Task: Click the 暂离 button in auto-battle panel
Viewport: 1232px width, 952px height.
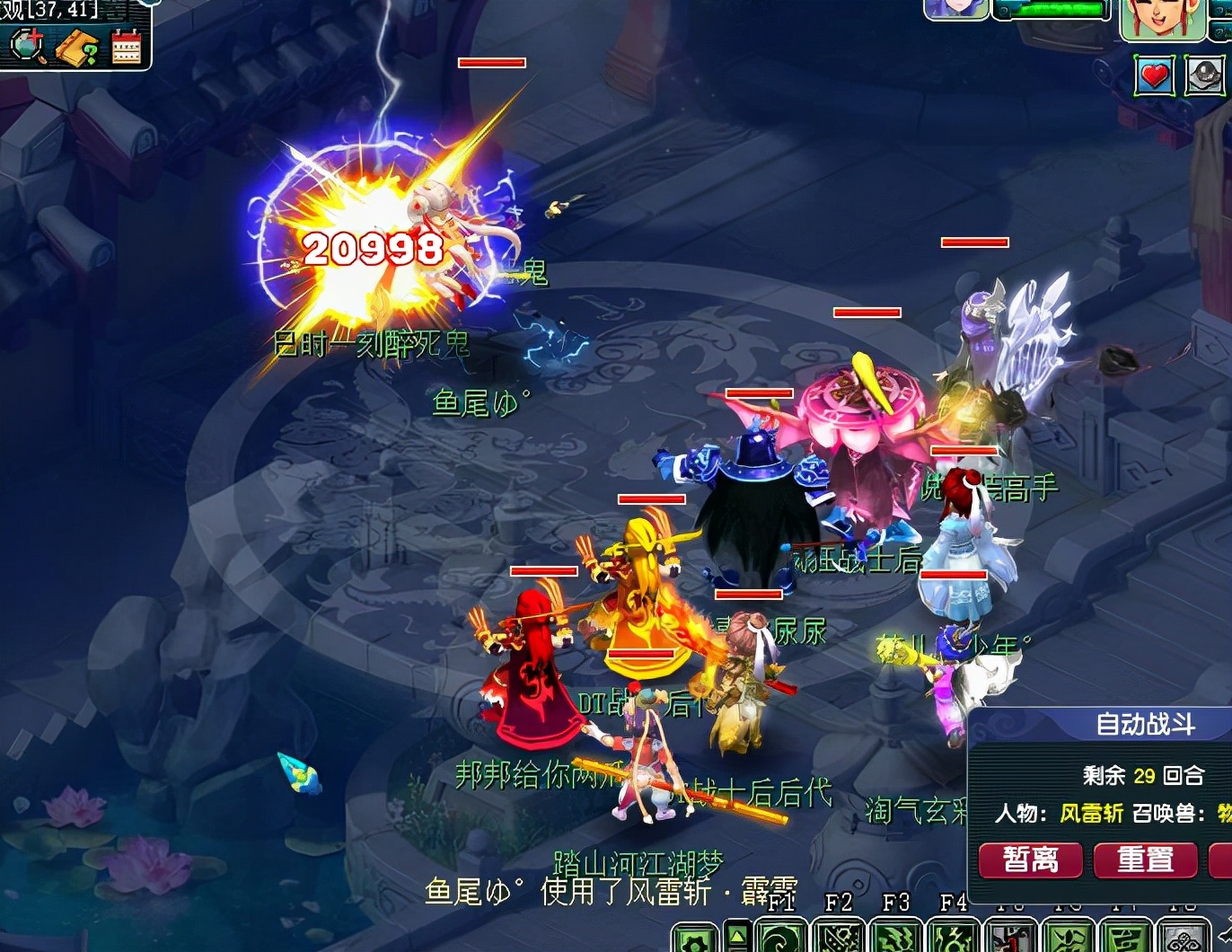Action: pyautogui.click(x=1030, y=859)
